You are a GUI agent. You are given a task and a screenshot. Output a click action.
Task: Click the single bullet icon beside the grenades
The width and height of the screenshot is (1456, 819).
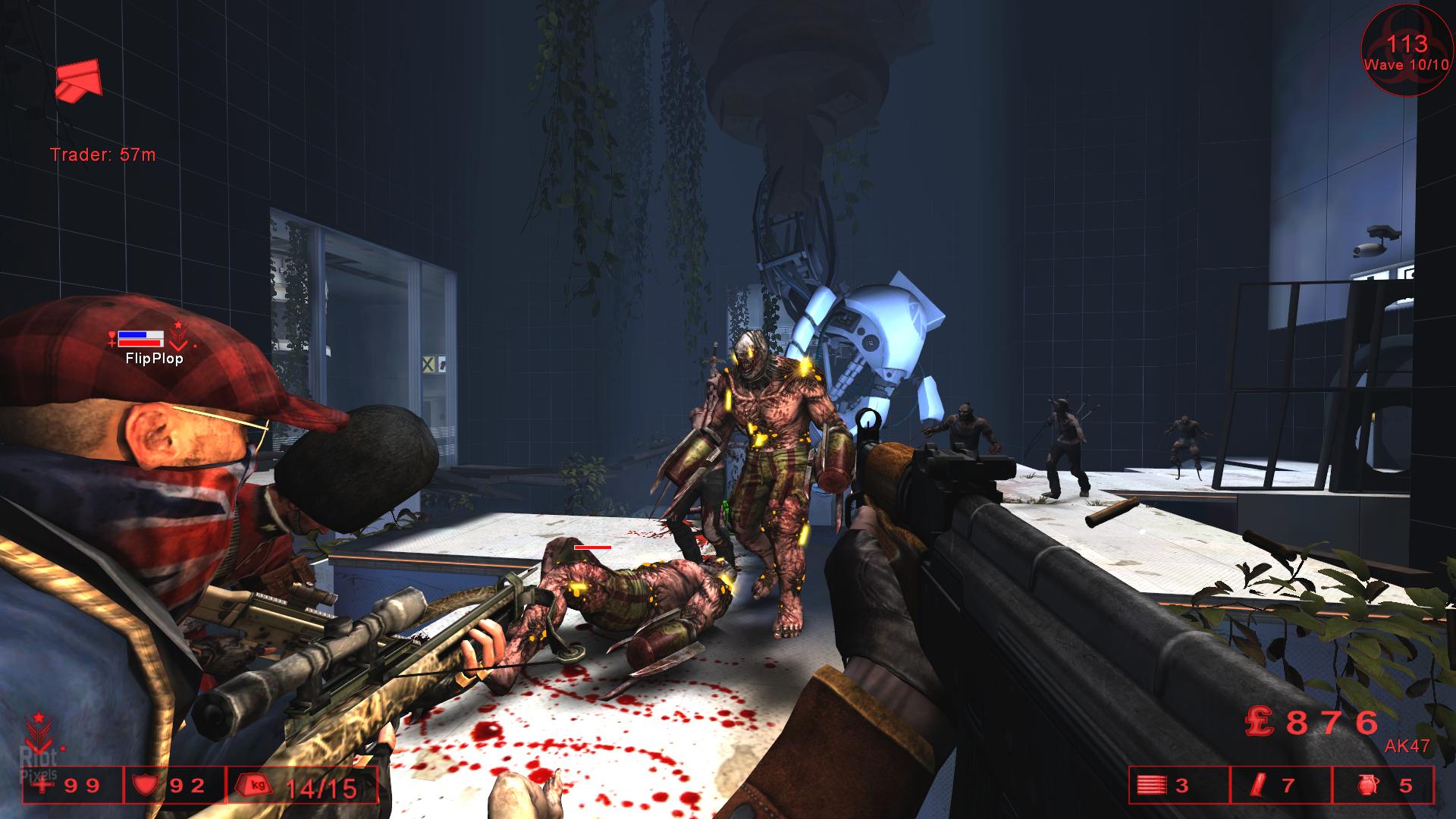(1255, 786)
